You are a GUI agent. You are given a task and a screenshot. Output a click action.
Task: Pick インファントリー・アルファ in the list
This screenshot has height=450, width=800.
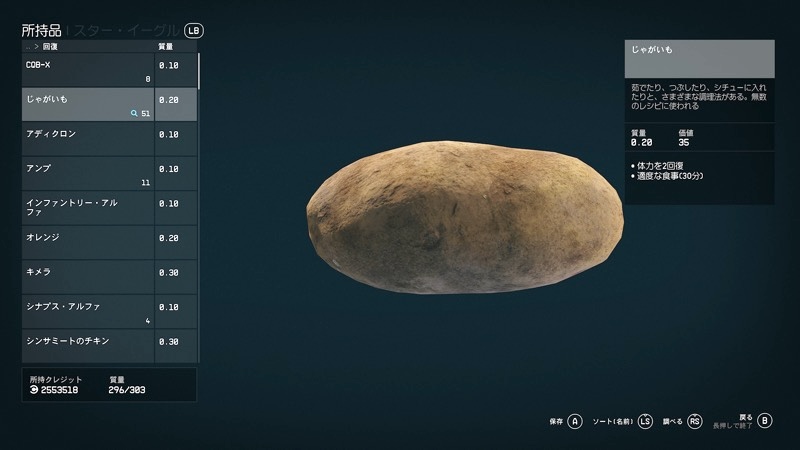click(88, 208)
